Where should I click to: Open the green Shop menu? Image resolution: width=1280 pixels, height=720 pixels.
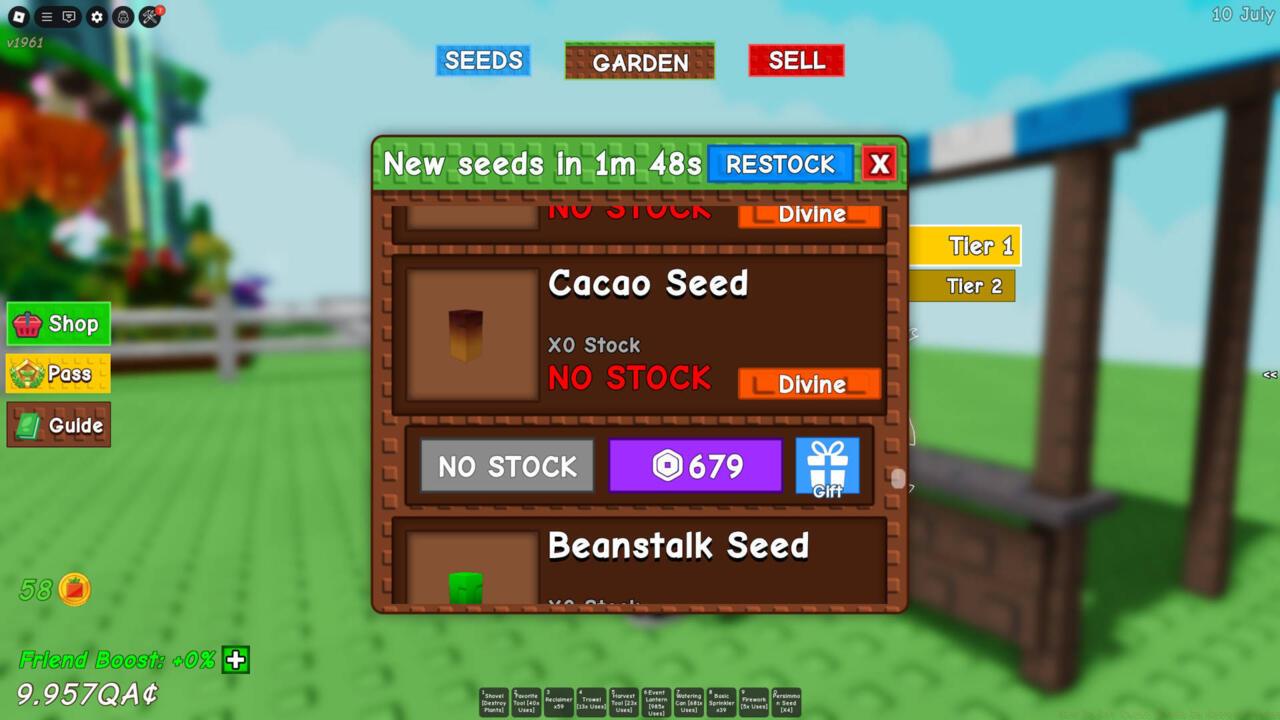(x=58, y=323)
